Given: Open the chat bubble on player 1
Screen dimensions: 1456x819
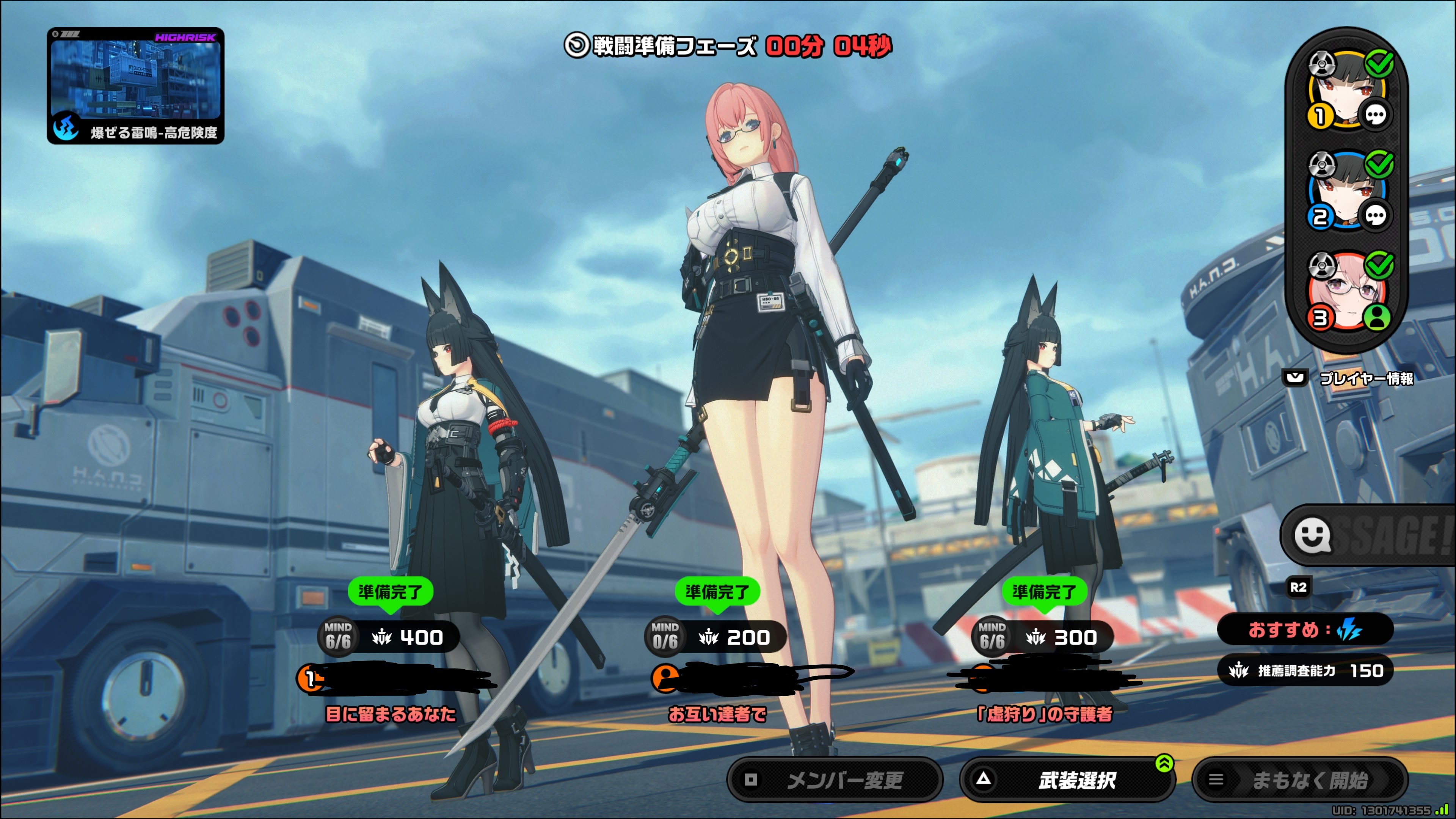Looking at the screenshot, I should click(1375, 115).
